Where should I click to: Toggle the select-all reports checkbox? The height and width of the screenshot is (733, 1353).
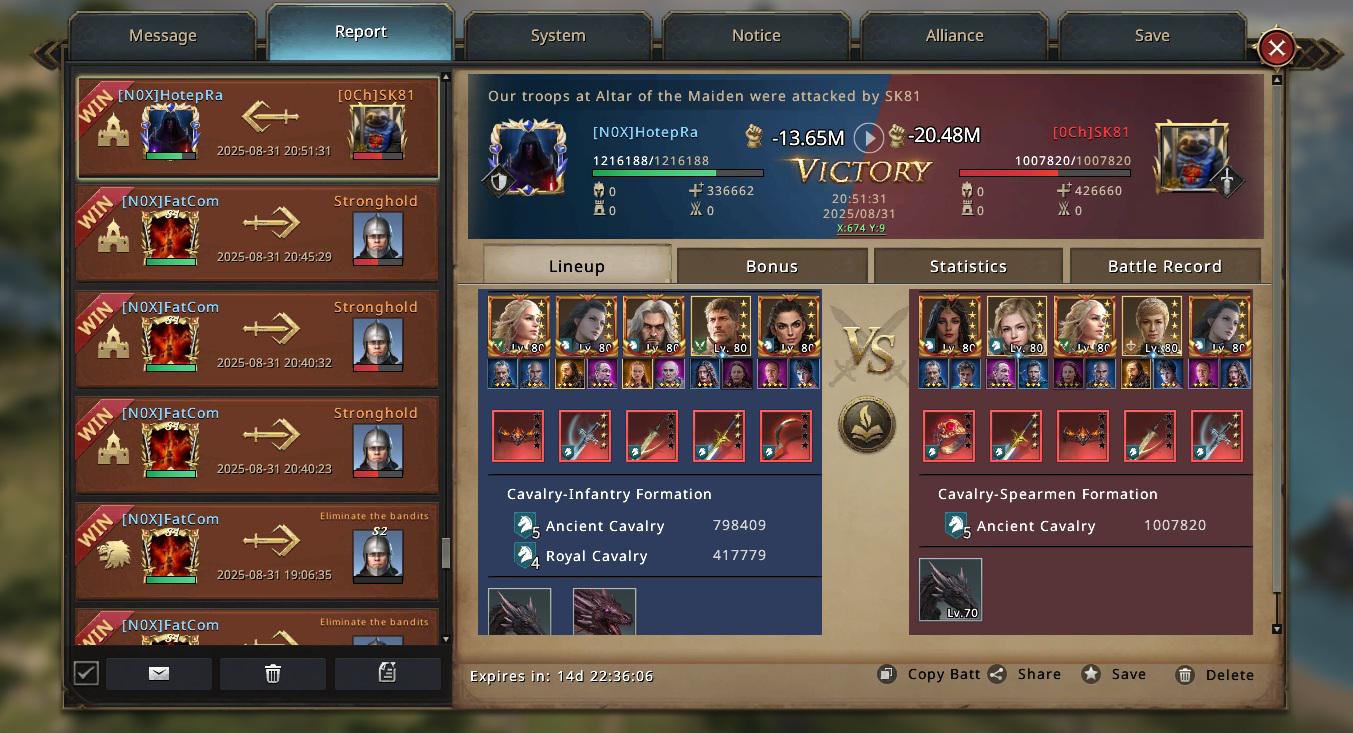(x=86, y=673)
